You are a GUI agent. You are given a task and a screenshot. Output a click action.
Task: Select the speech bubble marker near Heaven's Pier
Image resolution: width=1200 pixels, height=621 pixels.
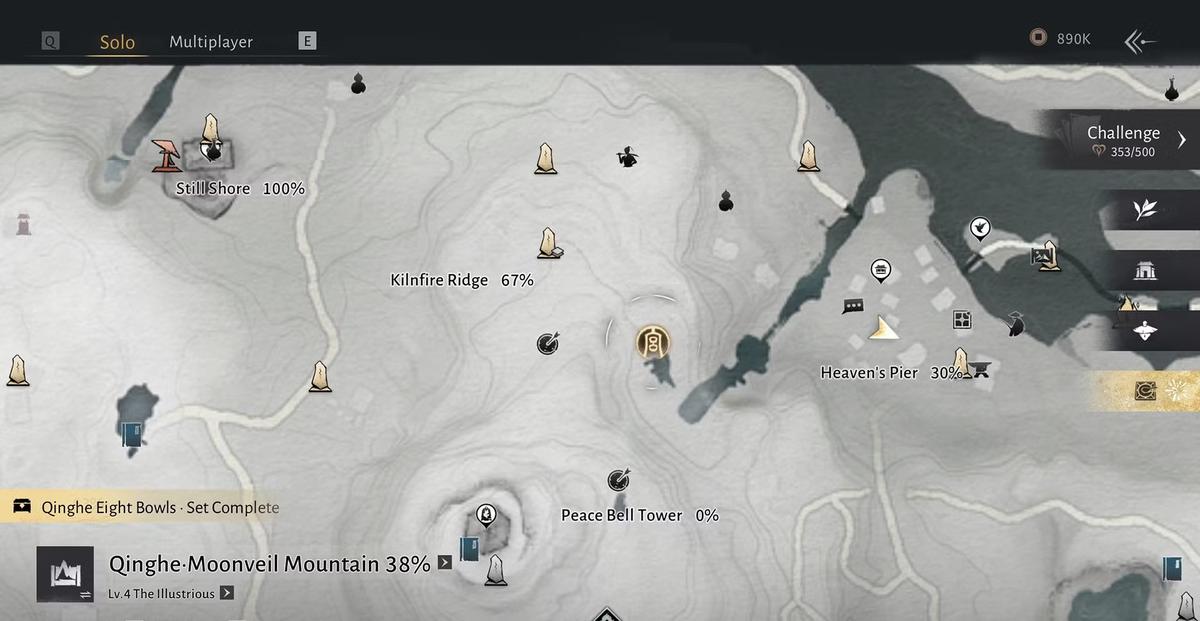853,307
